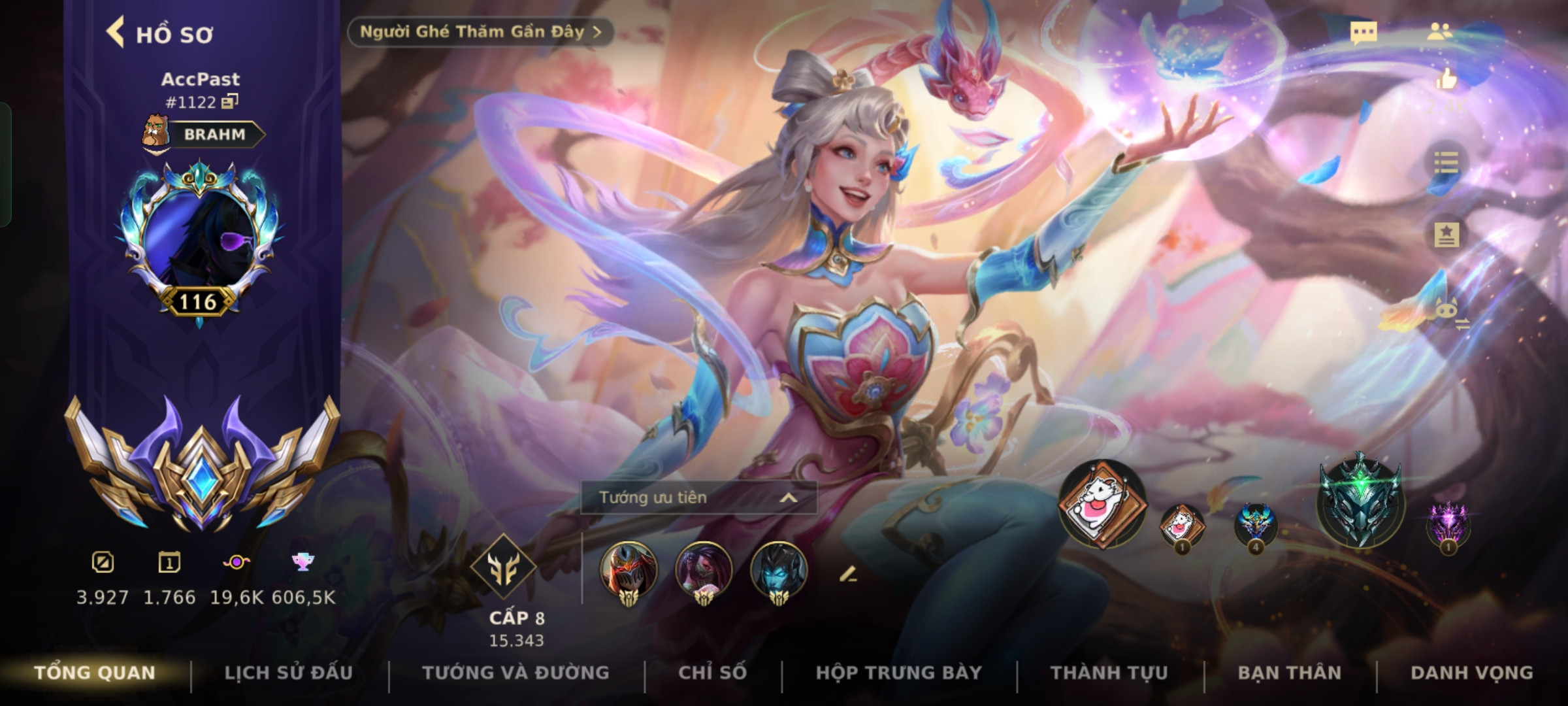This screenshot has width=1568, height=706.
Task: Edit favorite champions with pencil icon
Action: coord(847,575)
